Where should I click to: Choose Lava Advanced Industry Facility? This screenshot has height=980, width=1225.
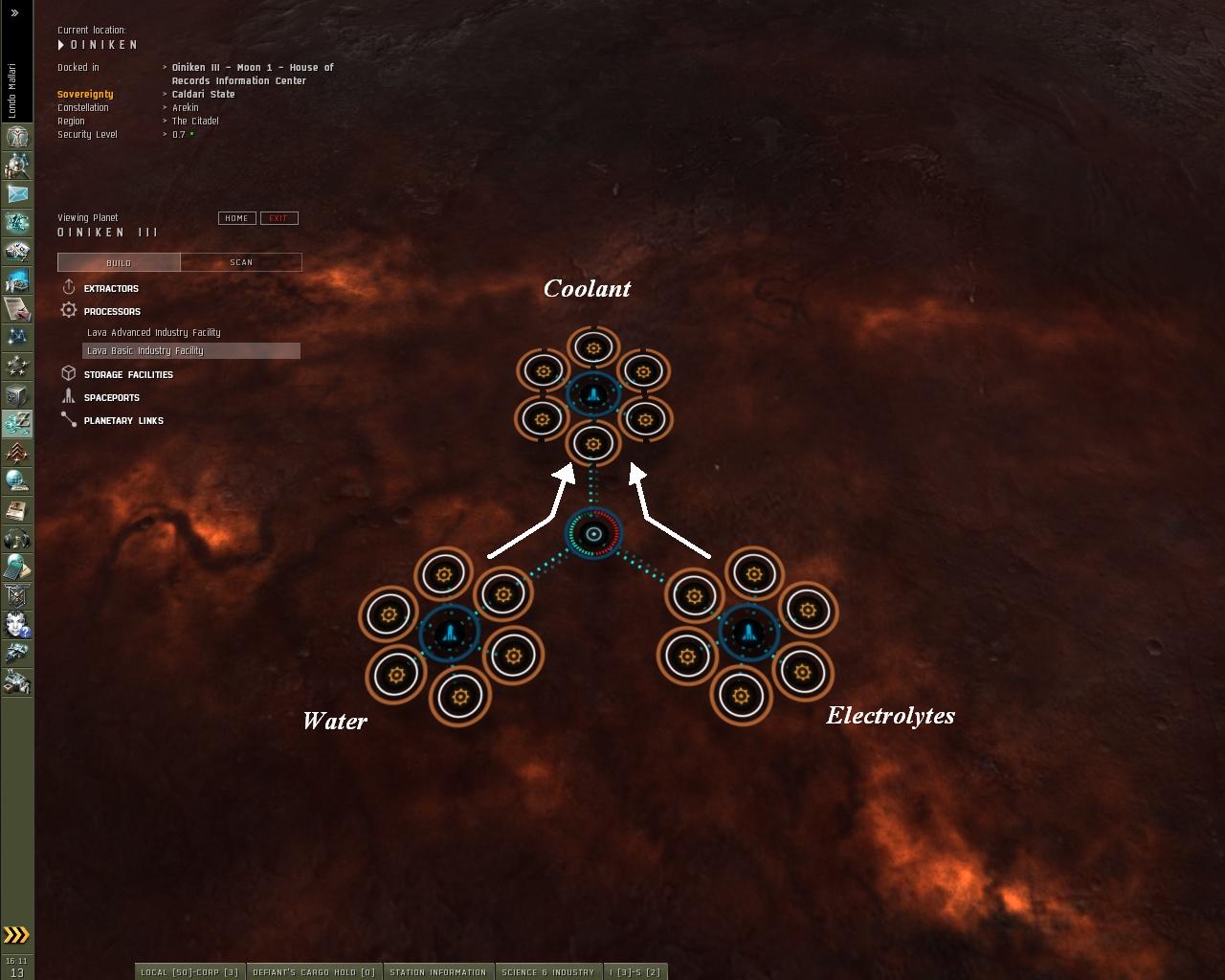pos(153,332)
